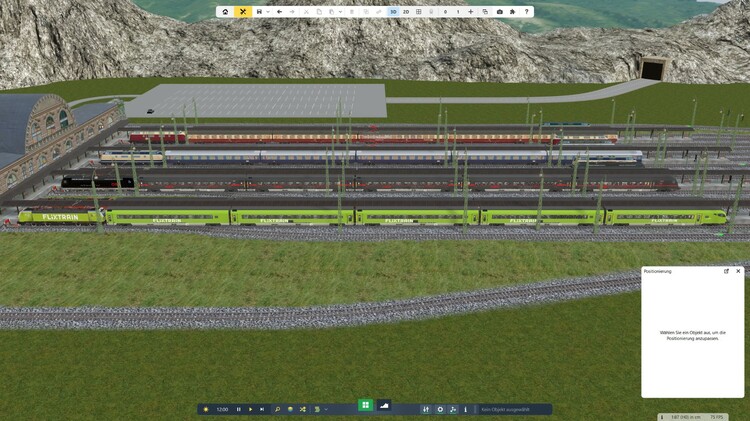Open help with the question mark button
The width and height of the screenshot is (750, 421).
tap(527, 12)
